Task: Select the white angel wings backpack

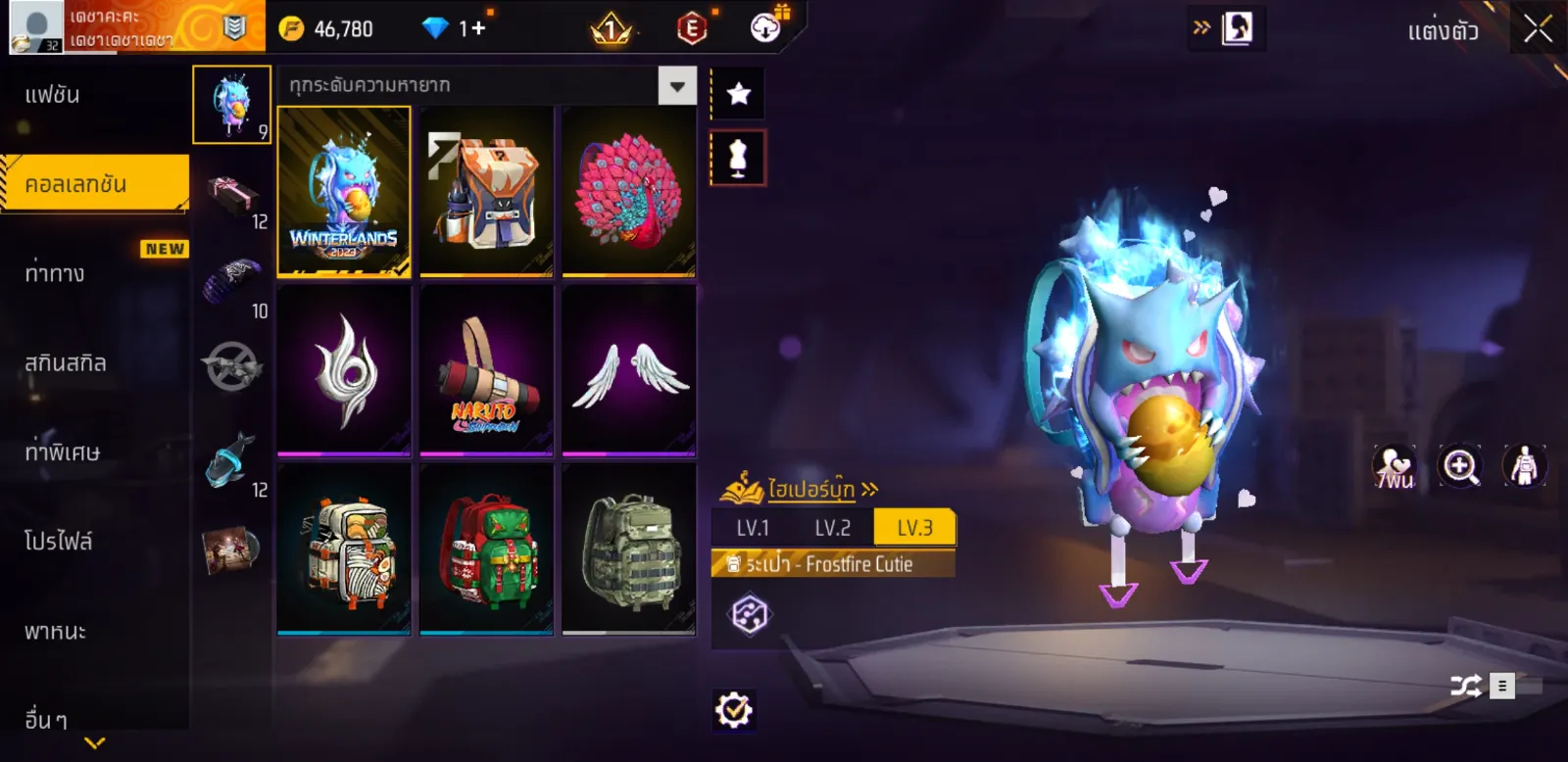Action: click(x=628, y=371)
